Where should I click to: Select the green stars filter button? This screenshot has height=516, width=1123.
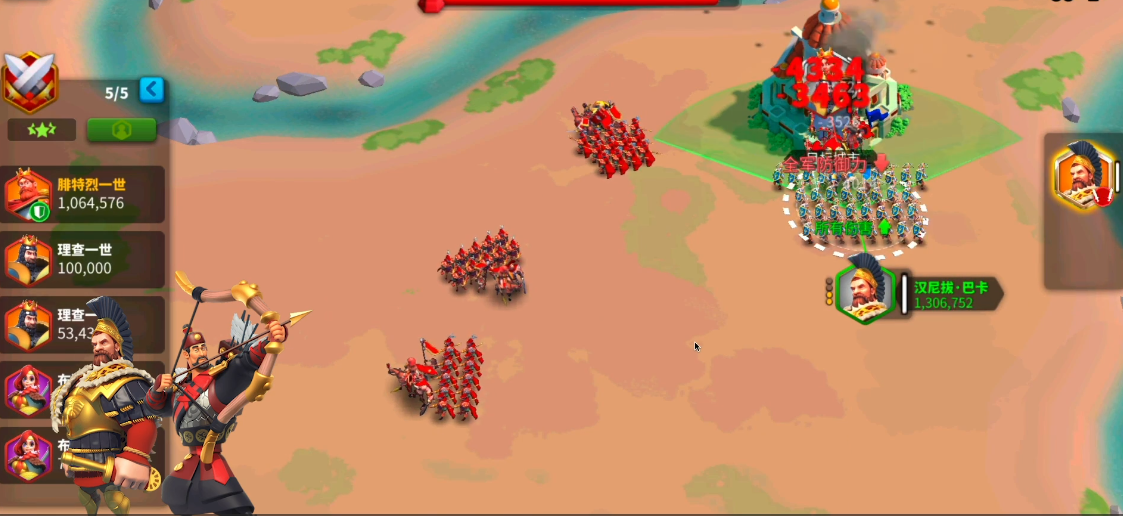[x=42, y=130]
